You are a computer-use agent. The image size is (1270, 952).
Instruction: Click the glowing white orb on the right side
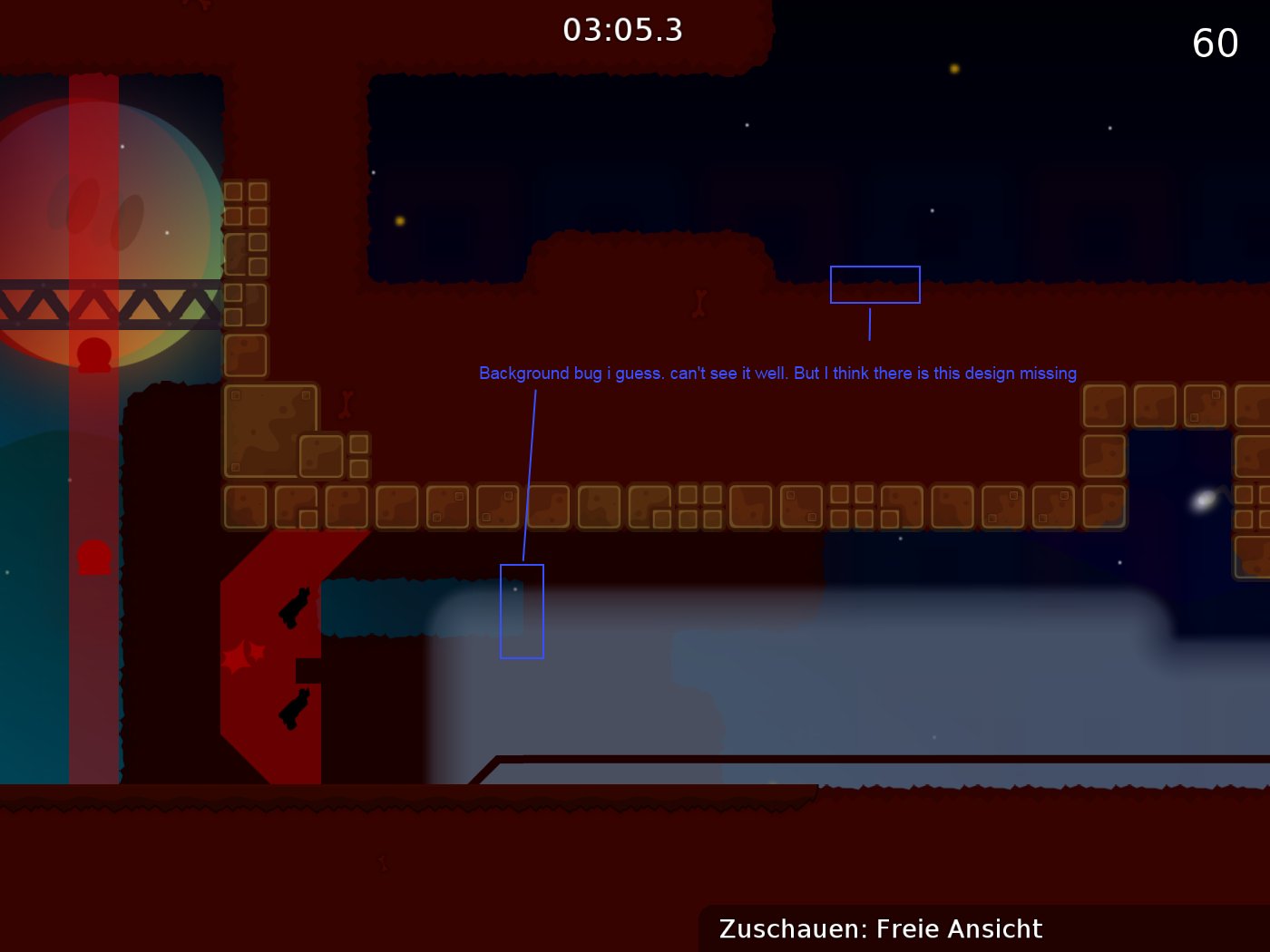[x=1204, y=500]
